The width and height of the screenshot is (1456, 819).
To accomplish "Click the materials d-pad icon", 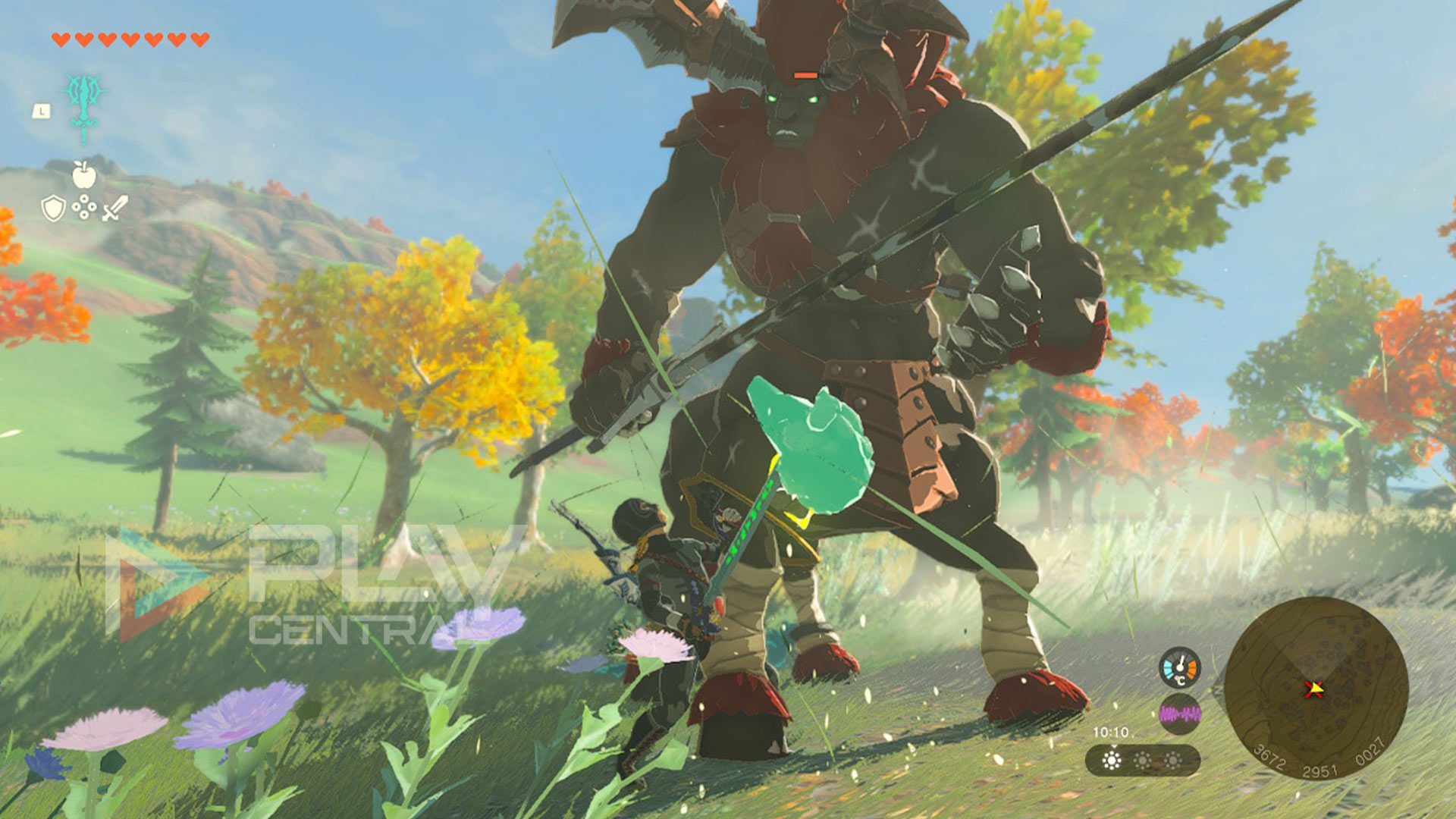I will 83,208.
